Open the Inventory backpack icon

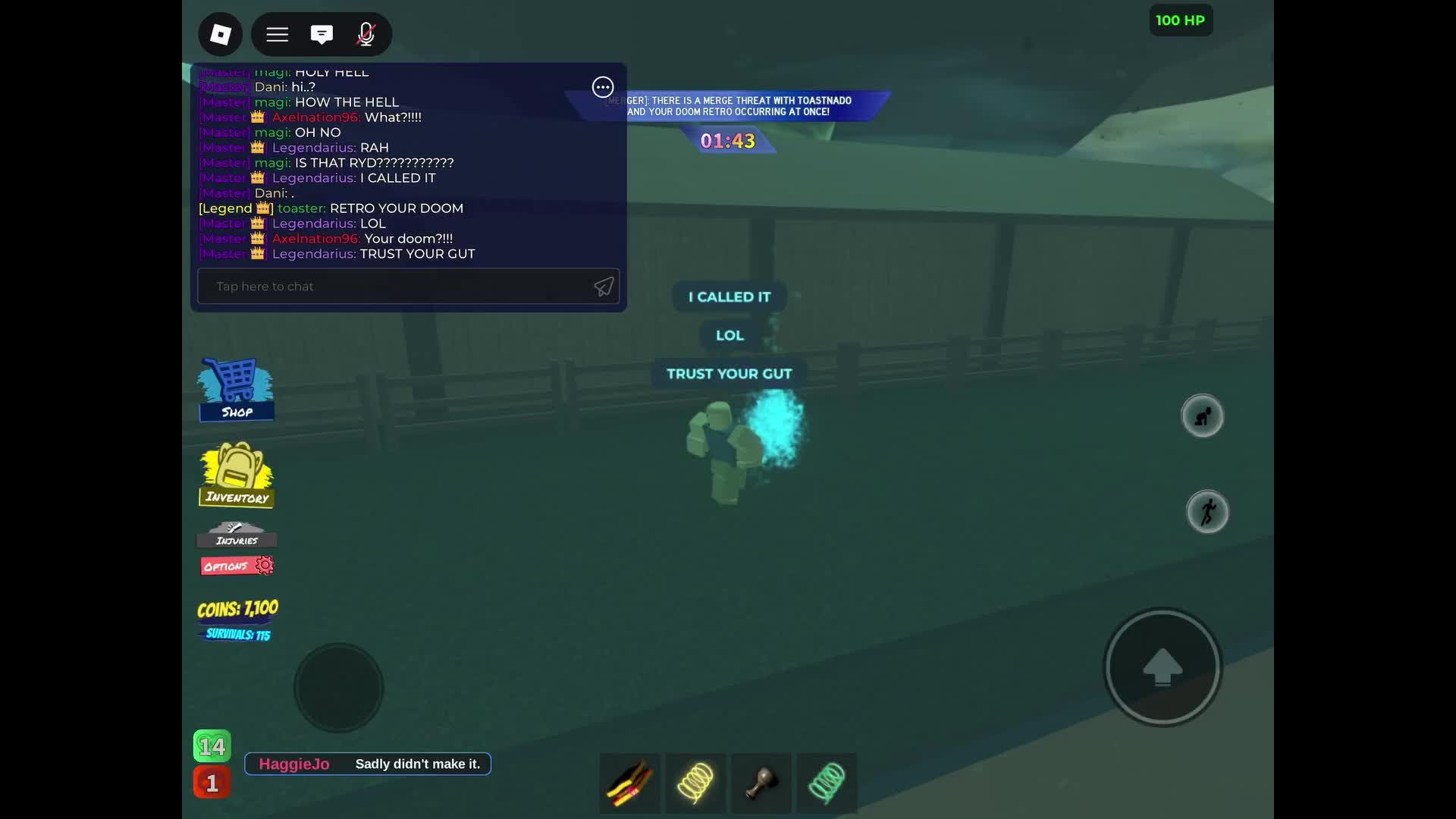(236, 474)
